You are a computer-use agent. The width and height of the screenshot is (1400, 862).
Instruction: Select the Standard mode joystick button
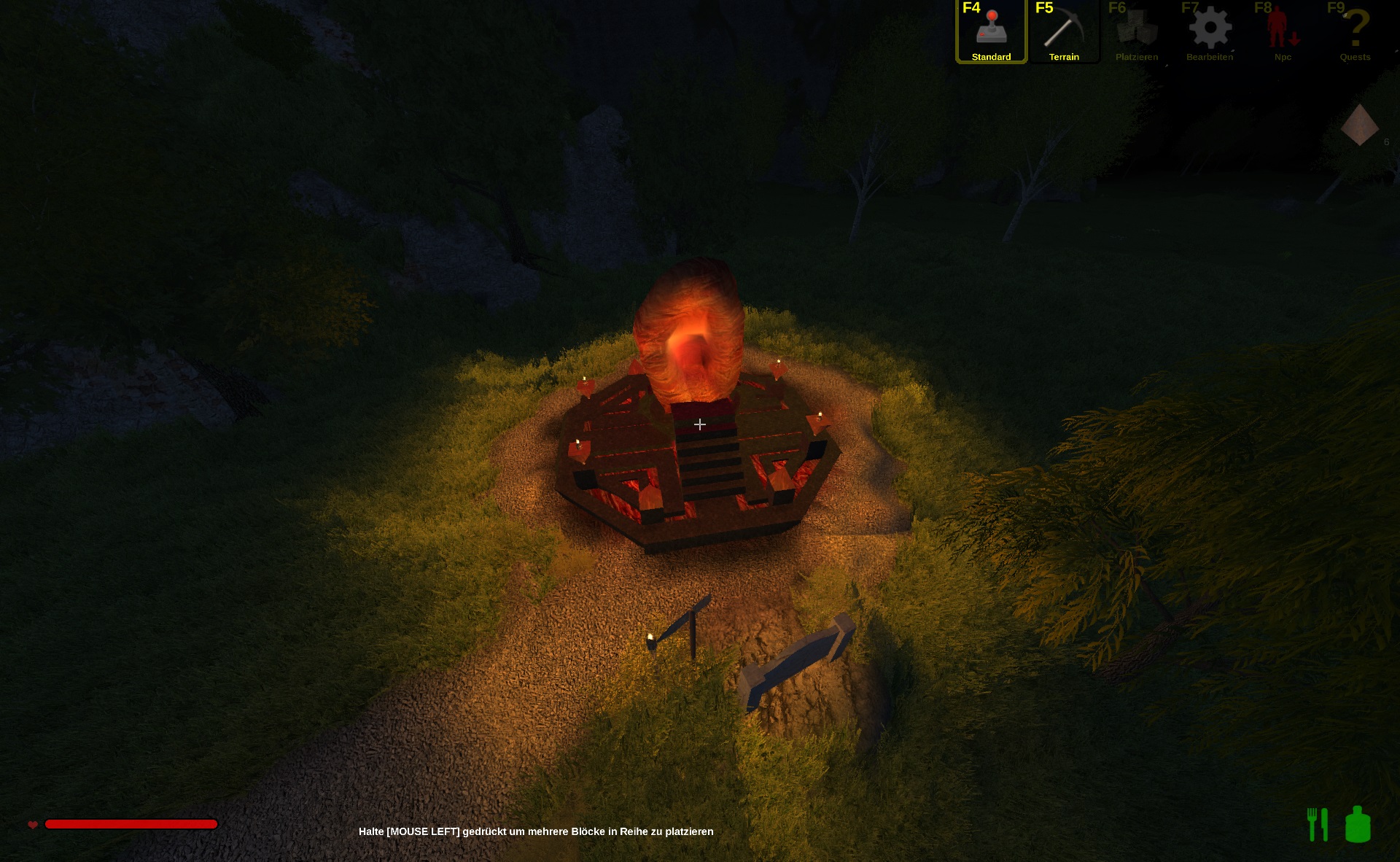point(991,31)
